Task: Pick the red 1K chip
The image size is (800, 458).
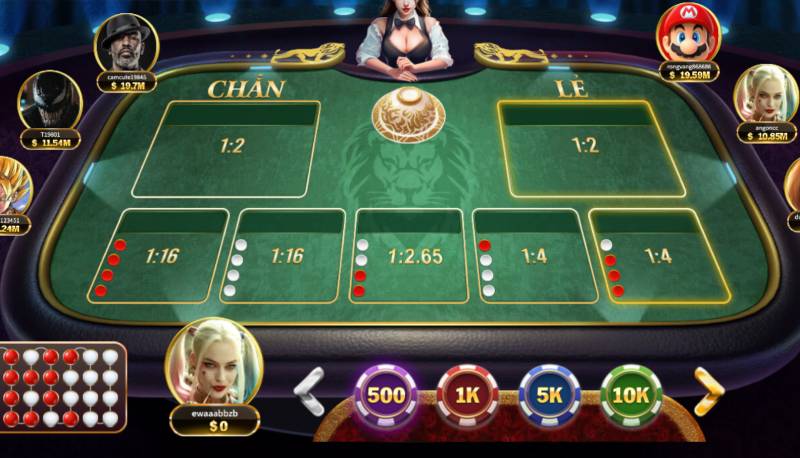Action: point(468,395)
